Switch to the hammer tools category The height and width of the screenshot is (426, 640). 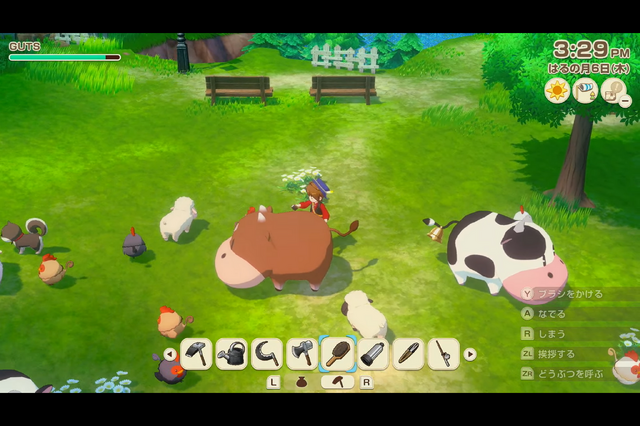(x=338, y=382)
